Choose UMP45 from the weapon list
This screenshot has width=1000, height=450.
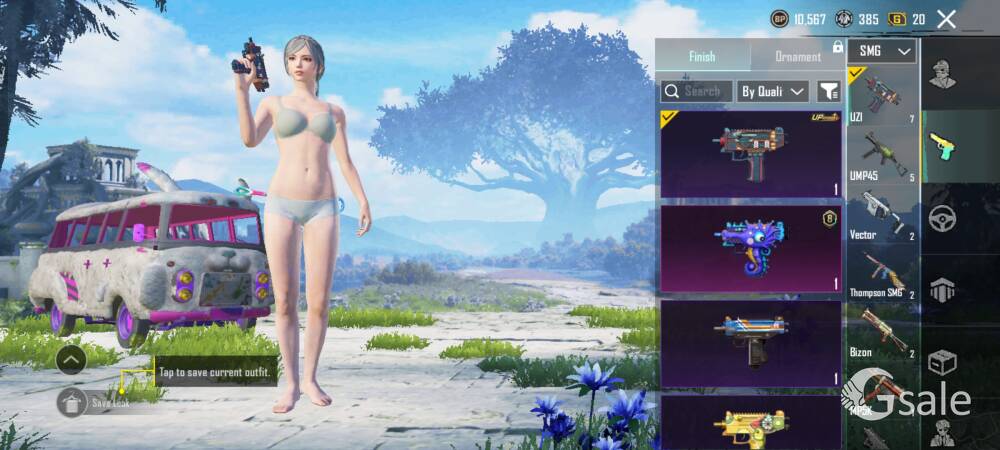882,155
